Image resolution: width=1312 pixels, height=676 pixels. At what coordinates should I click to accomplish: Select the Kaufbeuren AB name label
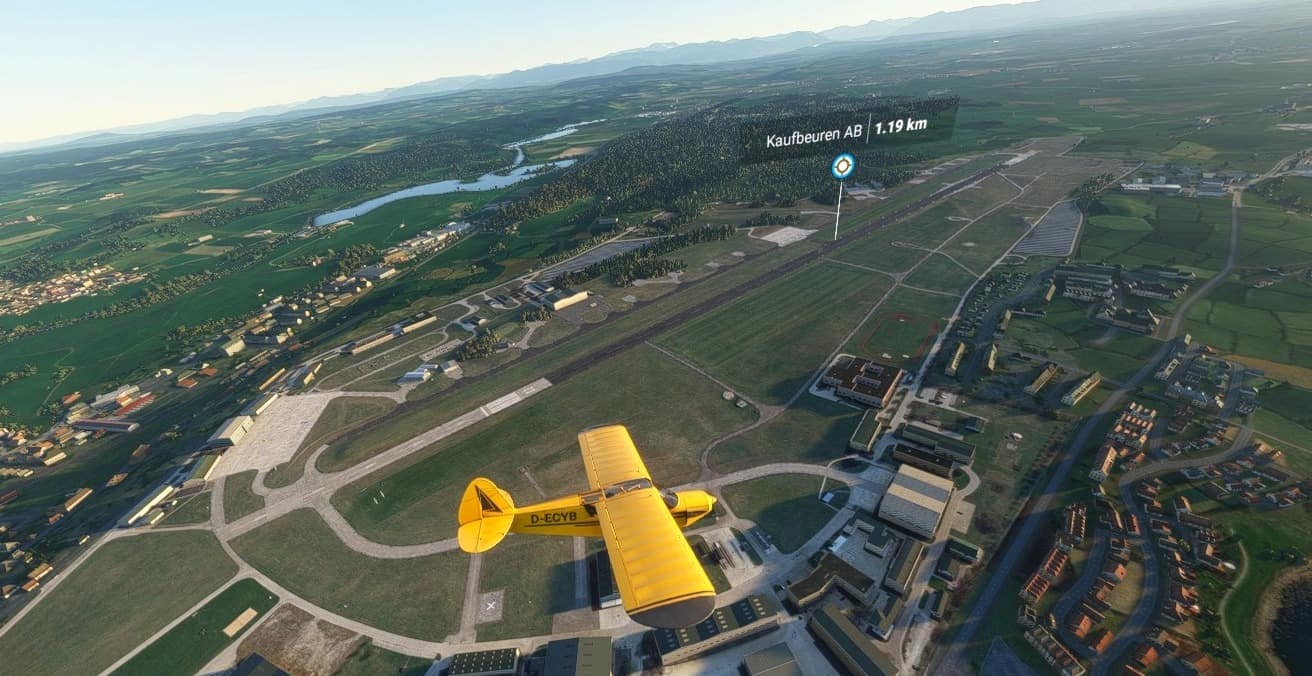point(813,140)
